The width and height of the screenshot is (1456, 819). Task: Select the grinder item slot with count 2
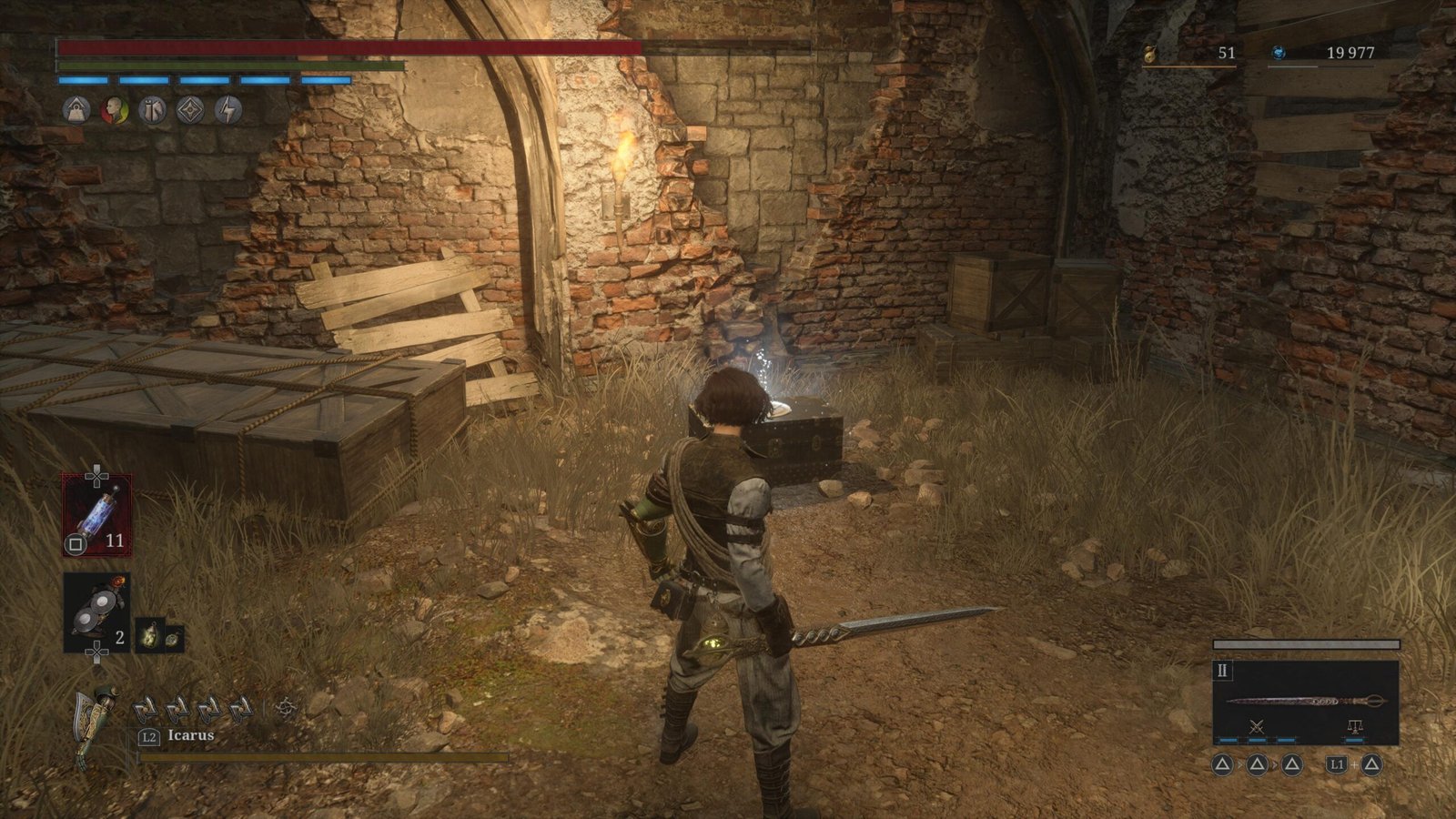click(x=96, y=612)
